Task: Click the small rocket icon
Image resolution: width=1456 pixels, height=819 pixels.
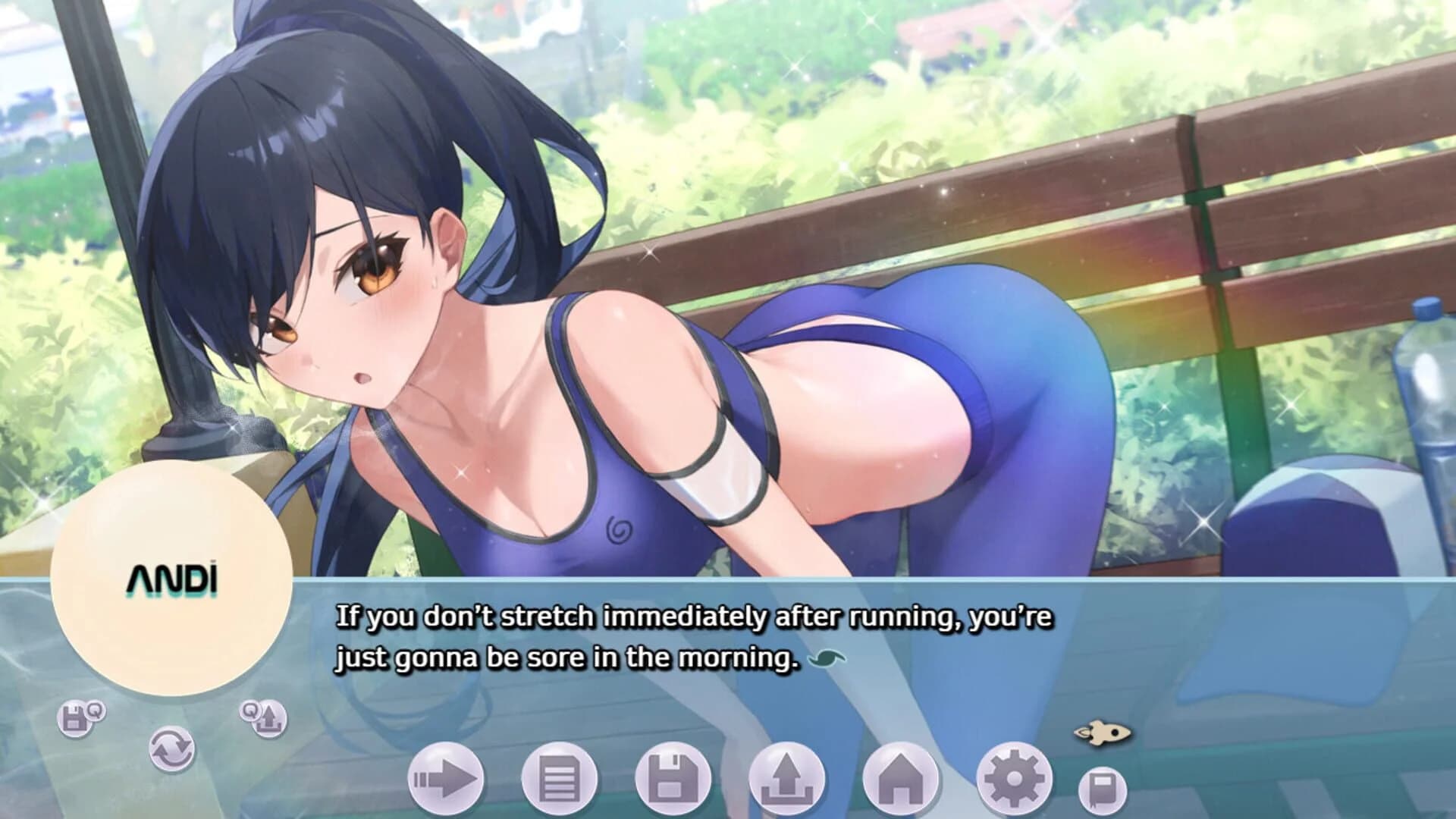Action: [1102, 733]
